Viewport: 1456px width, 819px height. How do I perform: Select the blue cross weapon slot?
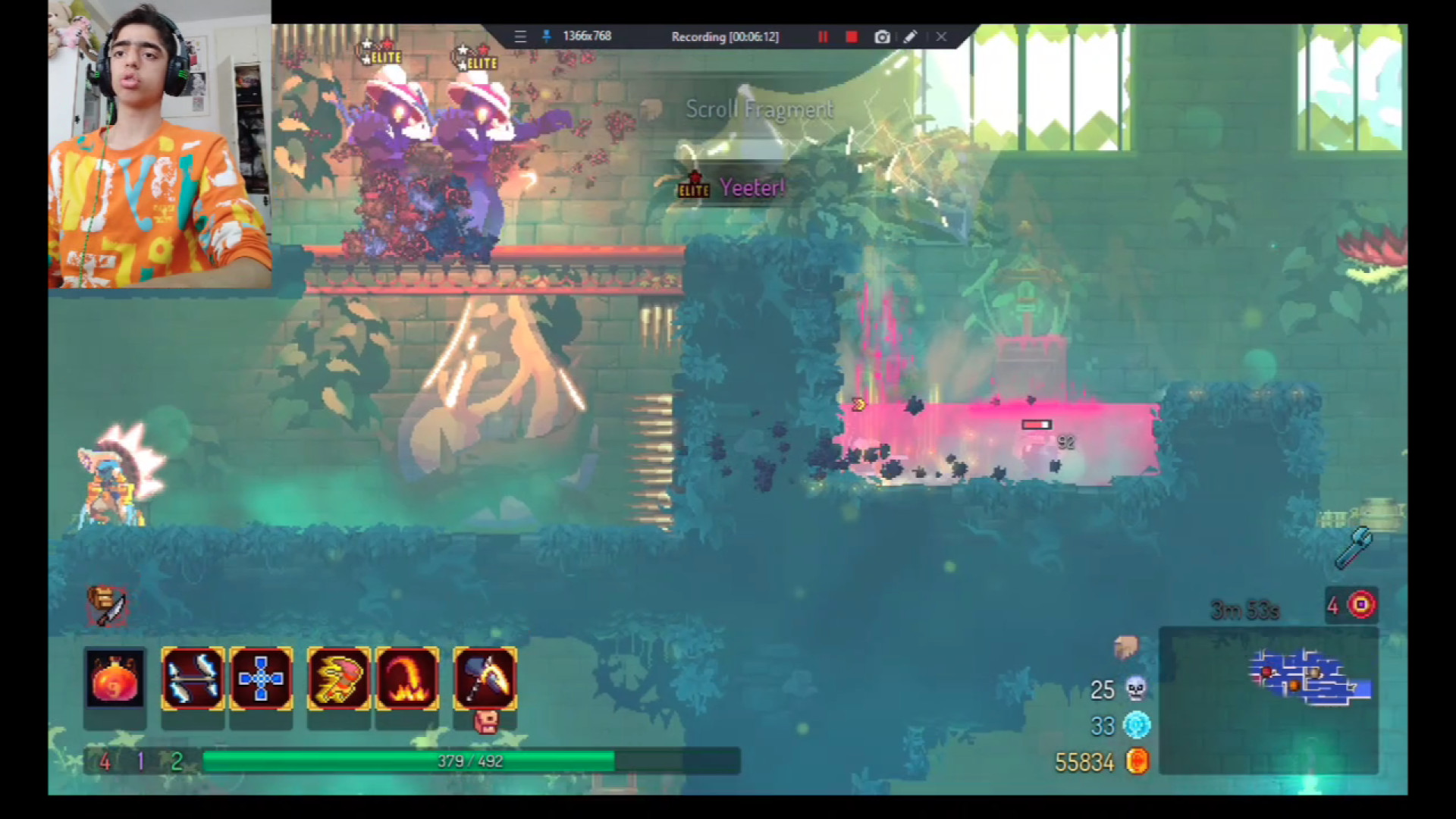(x=261, y=679)
